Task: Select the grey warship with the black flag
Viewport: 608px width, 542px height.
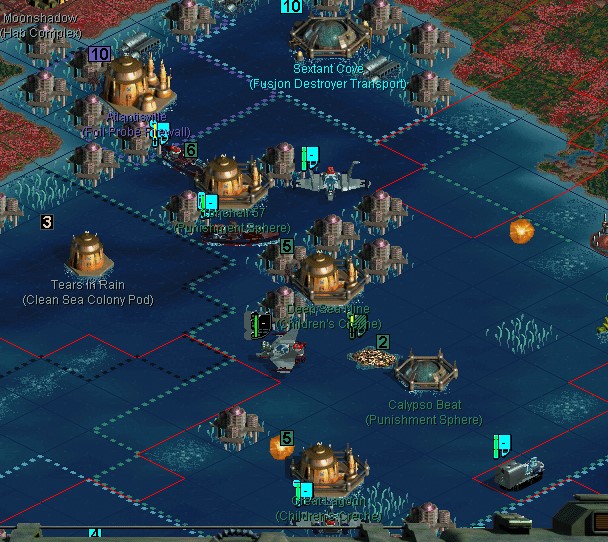Action: pyautogui.click(x=281, y=350)
